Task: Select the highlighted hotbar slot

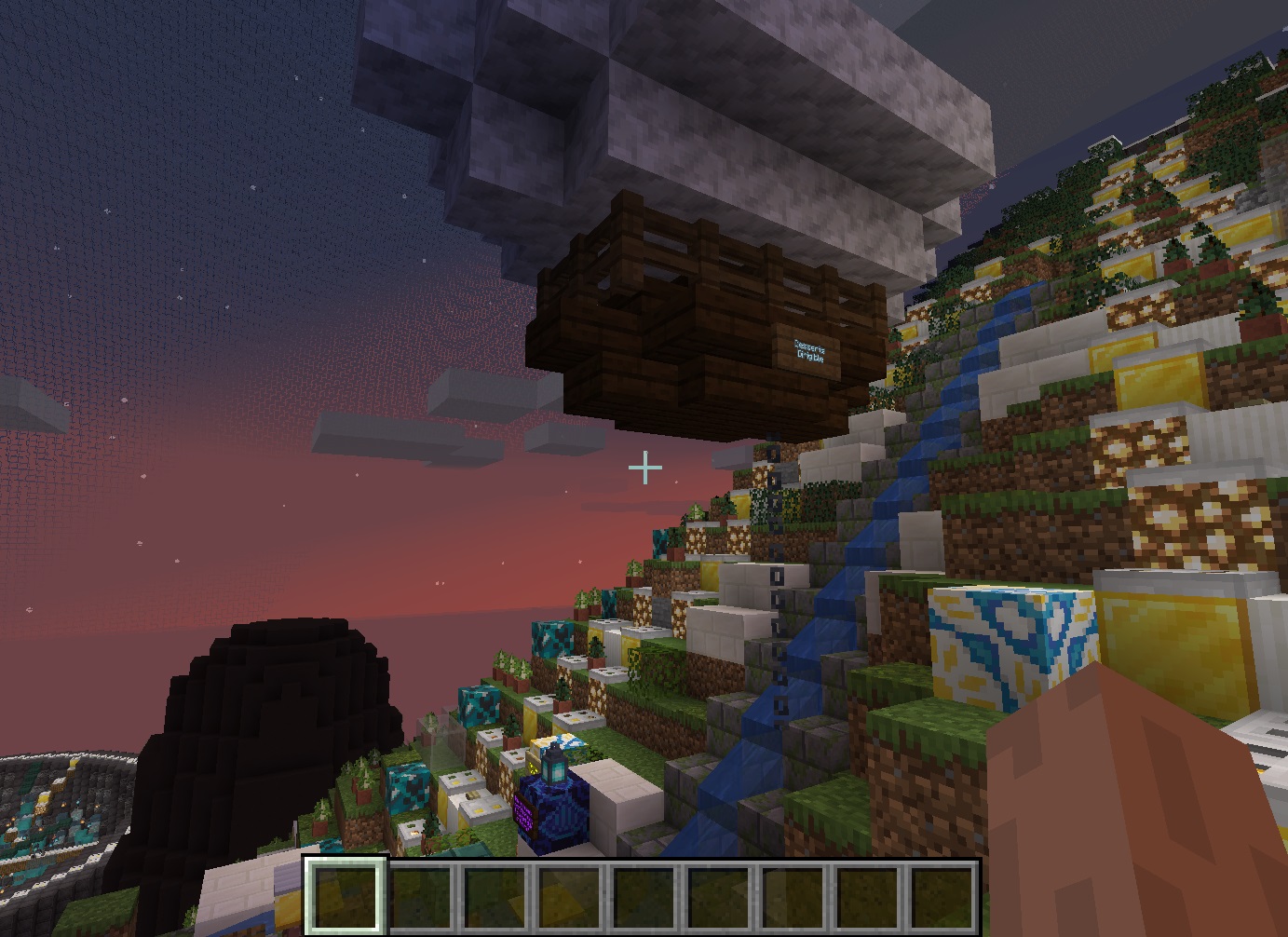Action: 345,895
